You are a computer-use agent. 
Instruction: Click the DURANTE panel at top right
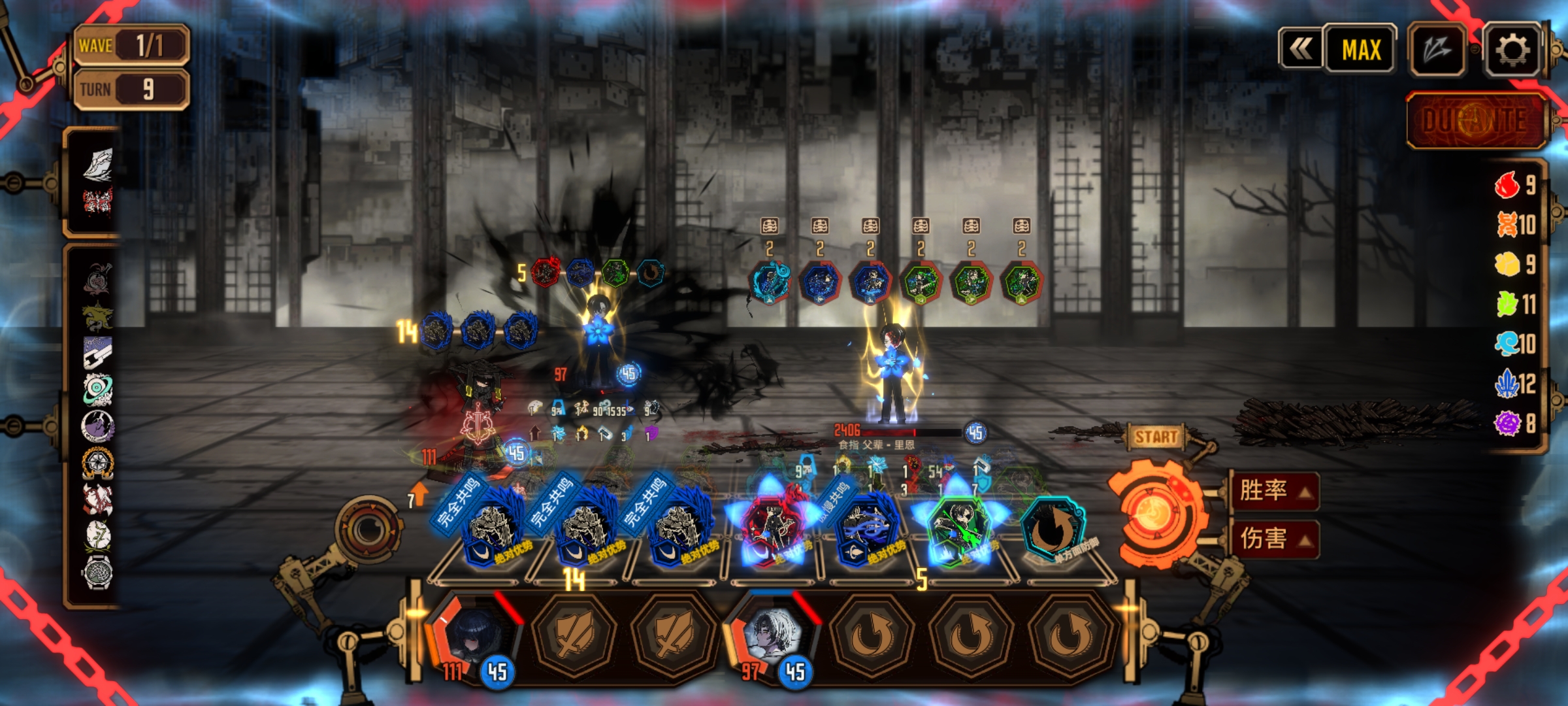[x=1475, y=120]
